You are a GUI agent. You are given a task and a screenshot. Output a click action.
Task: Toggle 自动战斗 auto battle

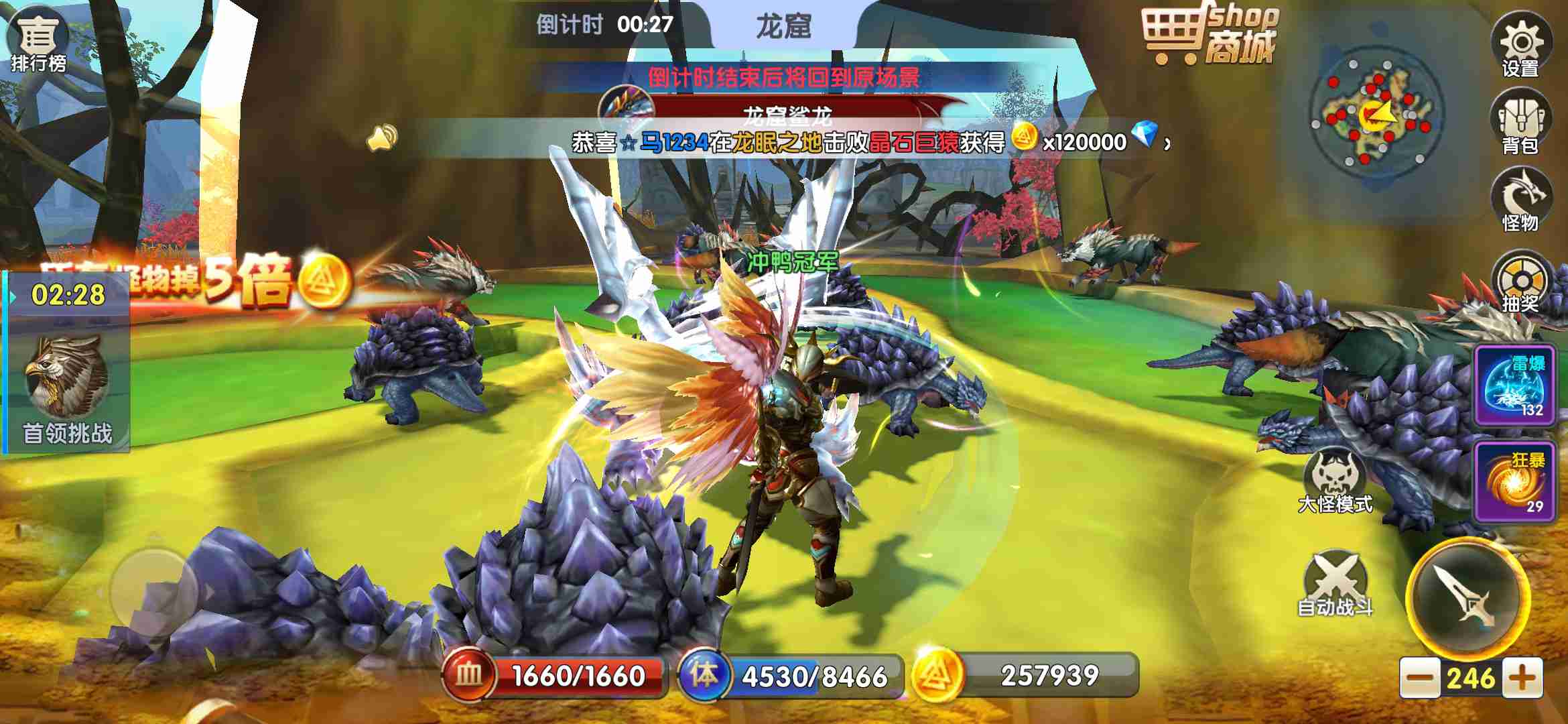pos(1335,583)
